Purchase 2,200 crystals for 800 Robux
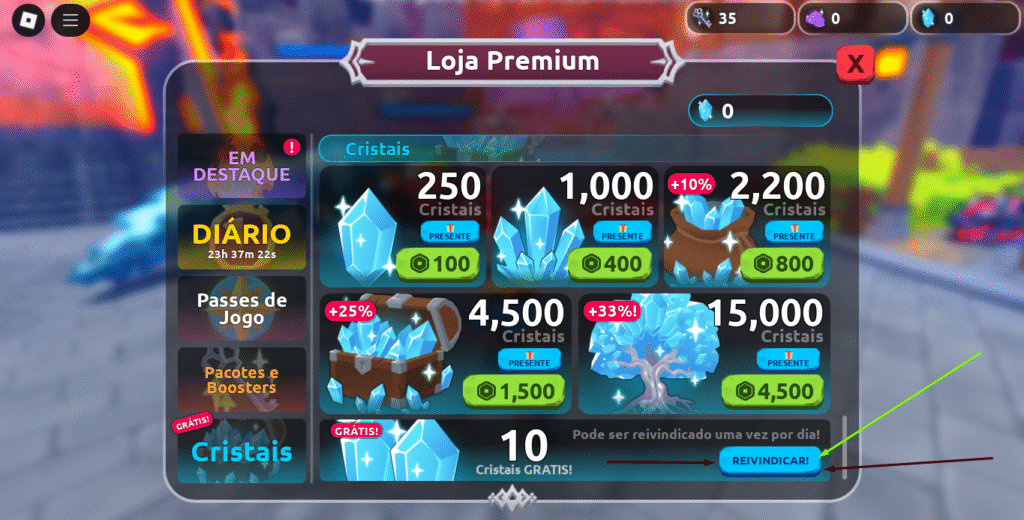The width and height of the screenshot is (1024, 520). (x=785, y=265)
